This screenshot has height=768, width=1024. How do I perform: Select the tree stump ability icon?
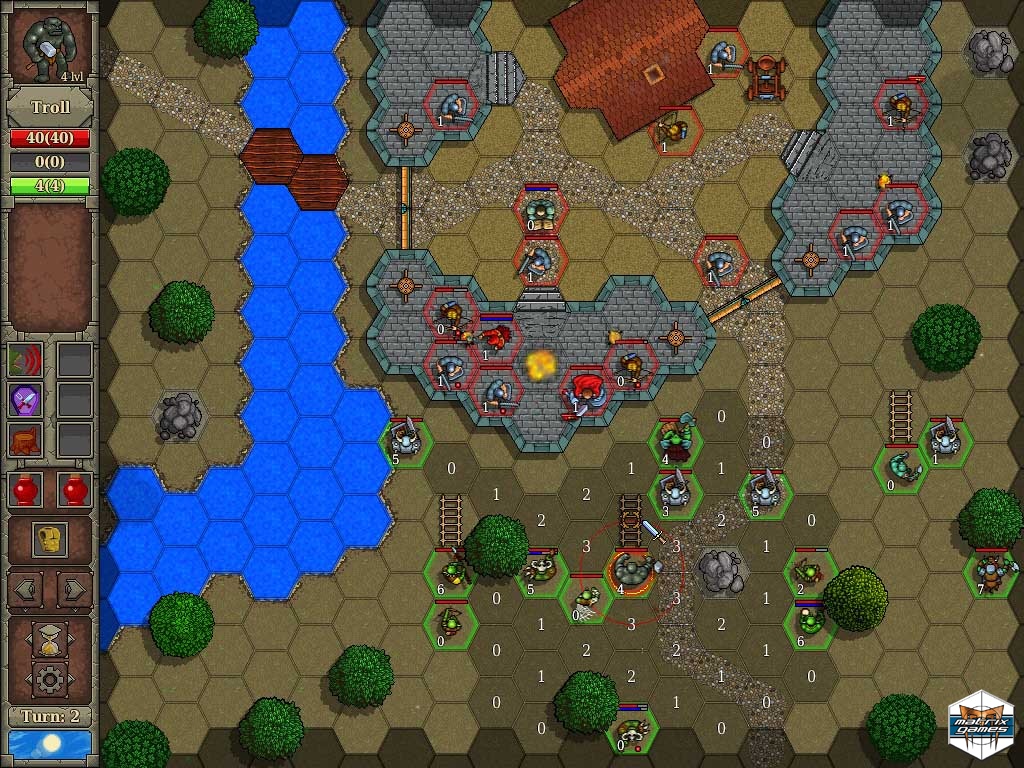point(24,439)
